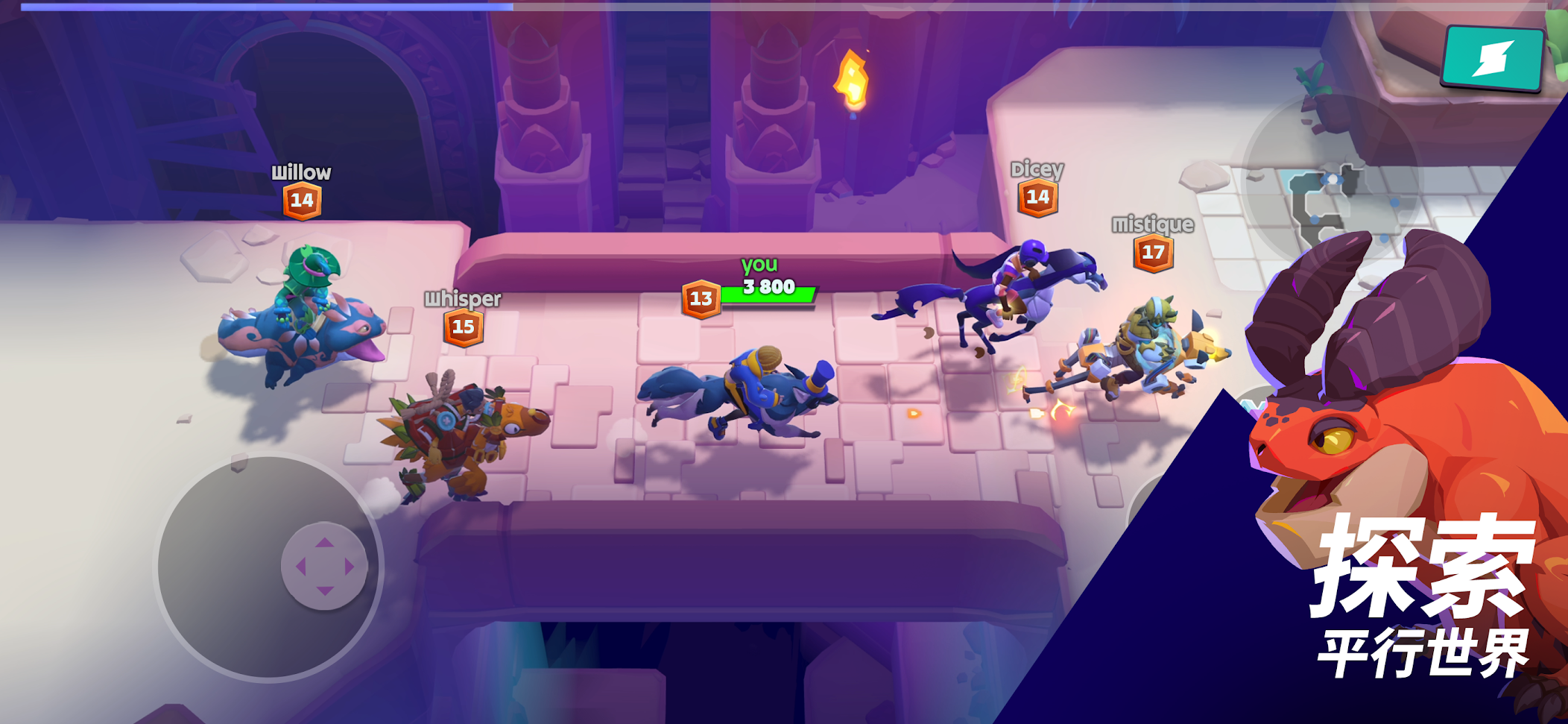This screenshot has width=1568, height=724.
Task: Click the virtual joystick thumb pad
Action: pyautogui.click(x=324, y=567)
